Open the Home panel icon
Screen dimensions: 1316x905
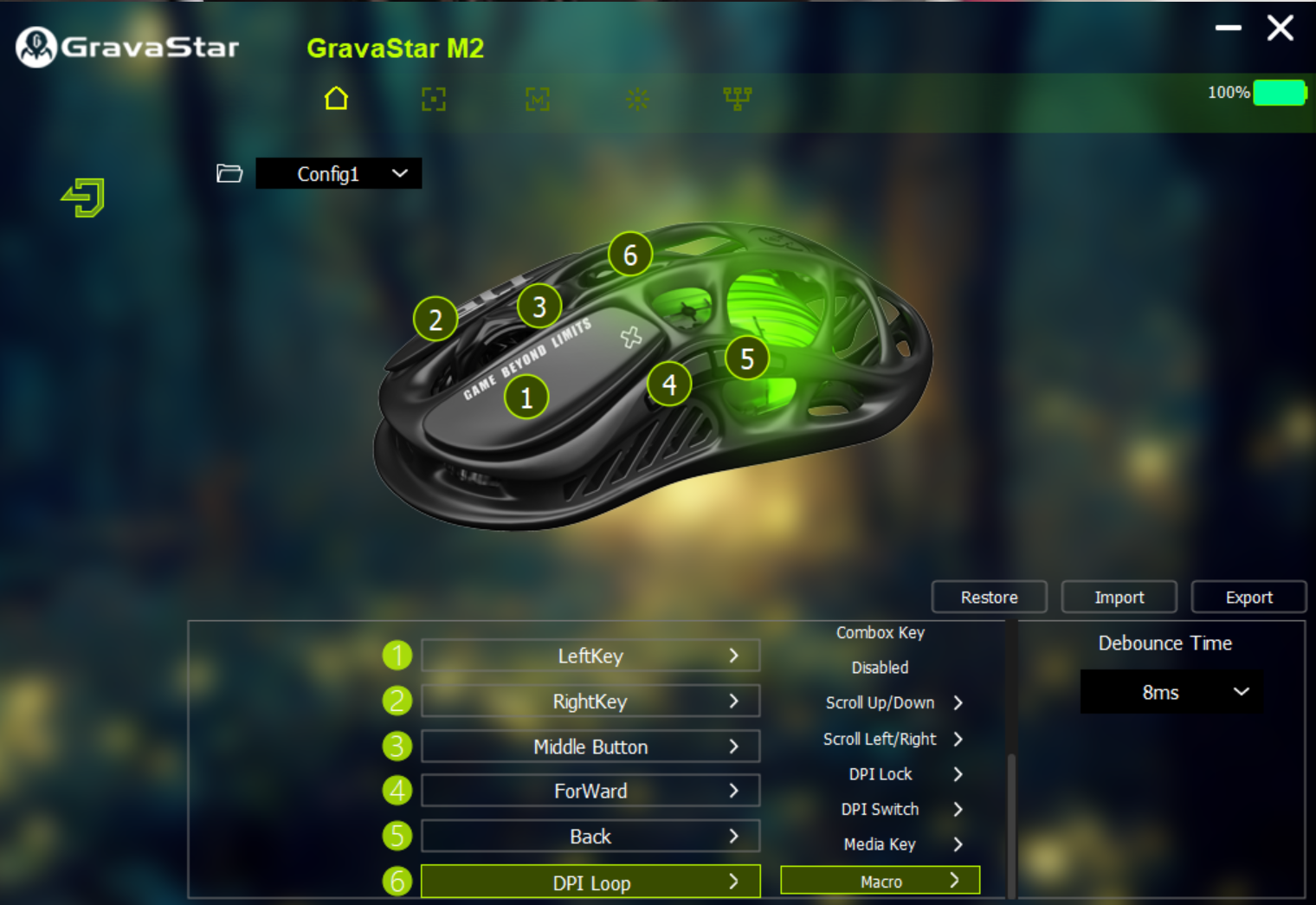click(x=336, y=99)
